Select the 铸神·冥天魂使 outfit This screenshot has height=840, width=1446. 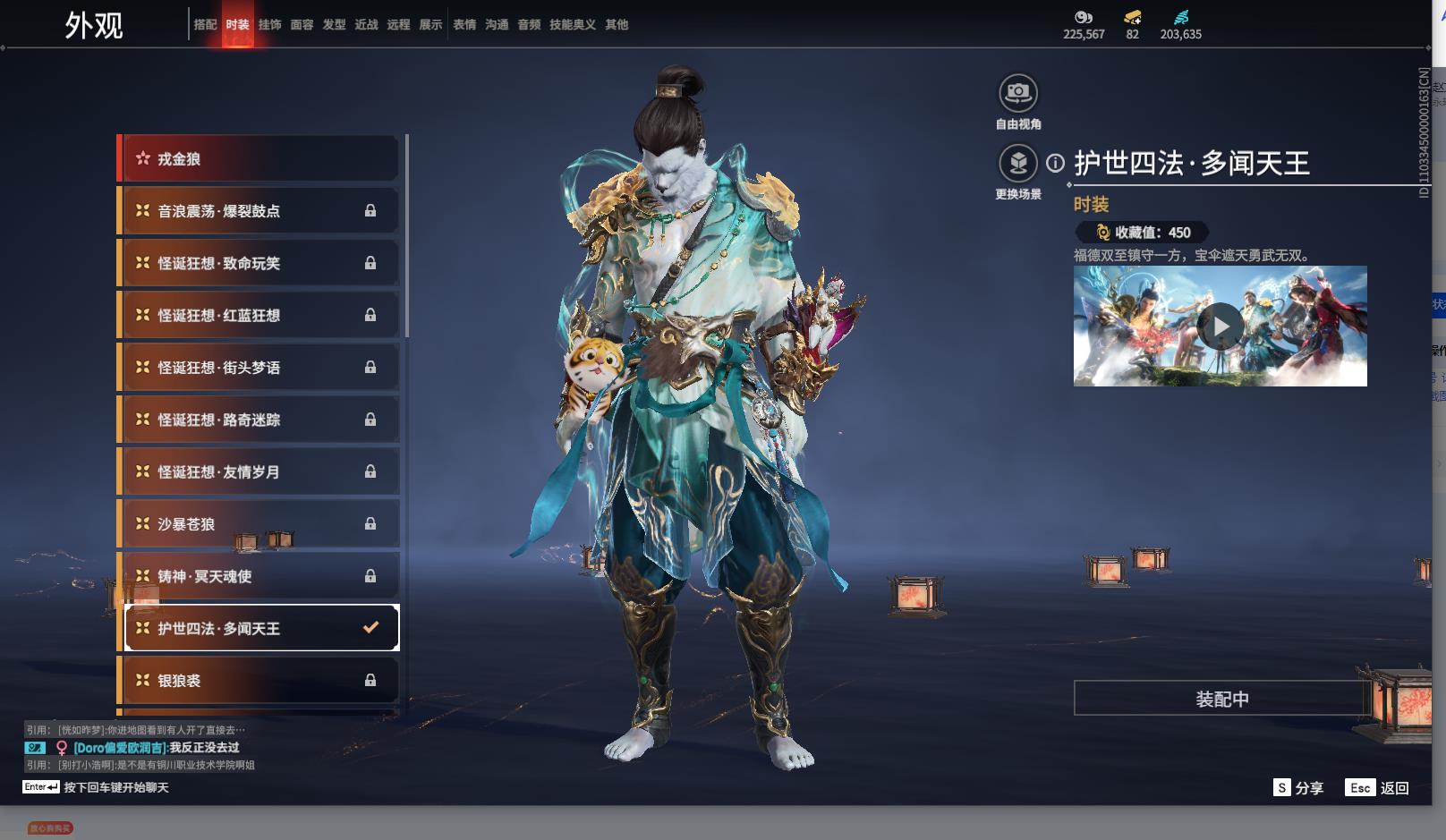pyautogui.click(x=259, y=576)
